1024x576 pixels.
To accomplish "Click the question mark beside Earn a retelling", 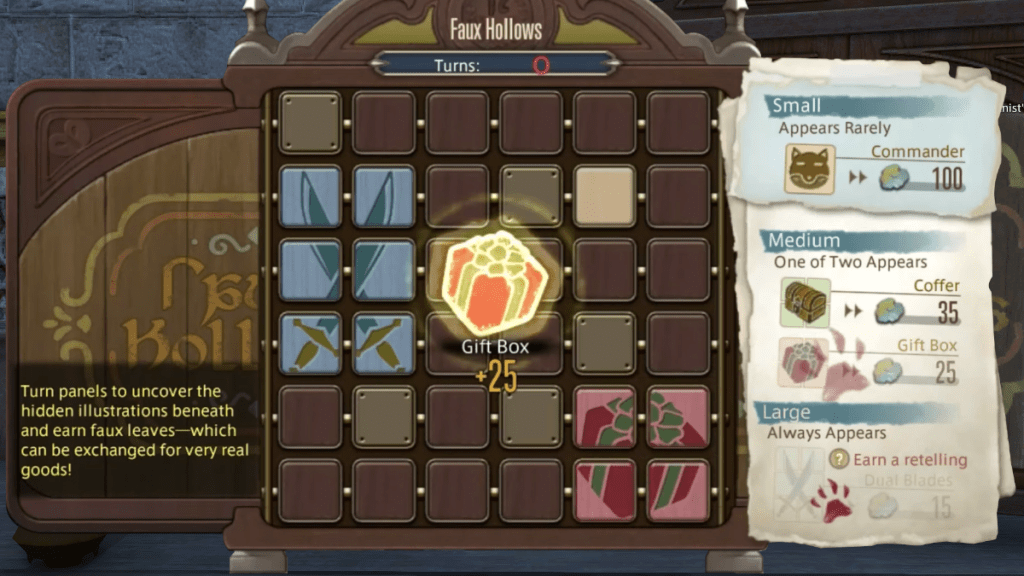I will (840, 459).
